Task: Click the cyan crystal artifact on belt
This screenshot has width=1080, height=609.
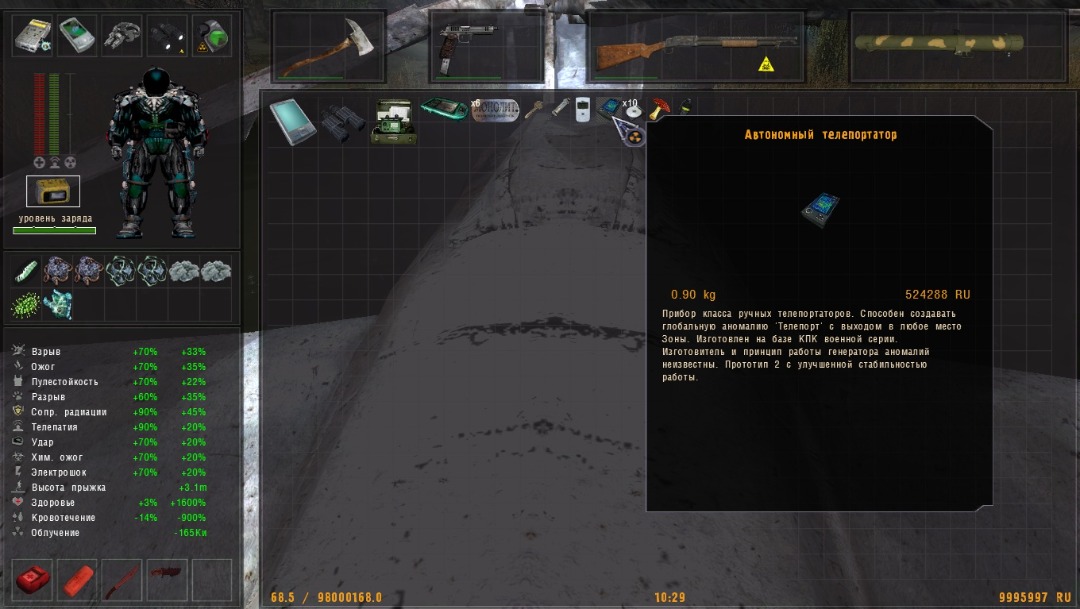Action: tap(58, 304)
